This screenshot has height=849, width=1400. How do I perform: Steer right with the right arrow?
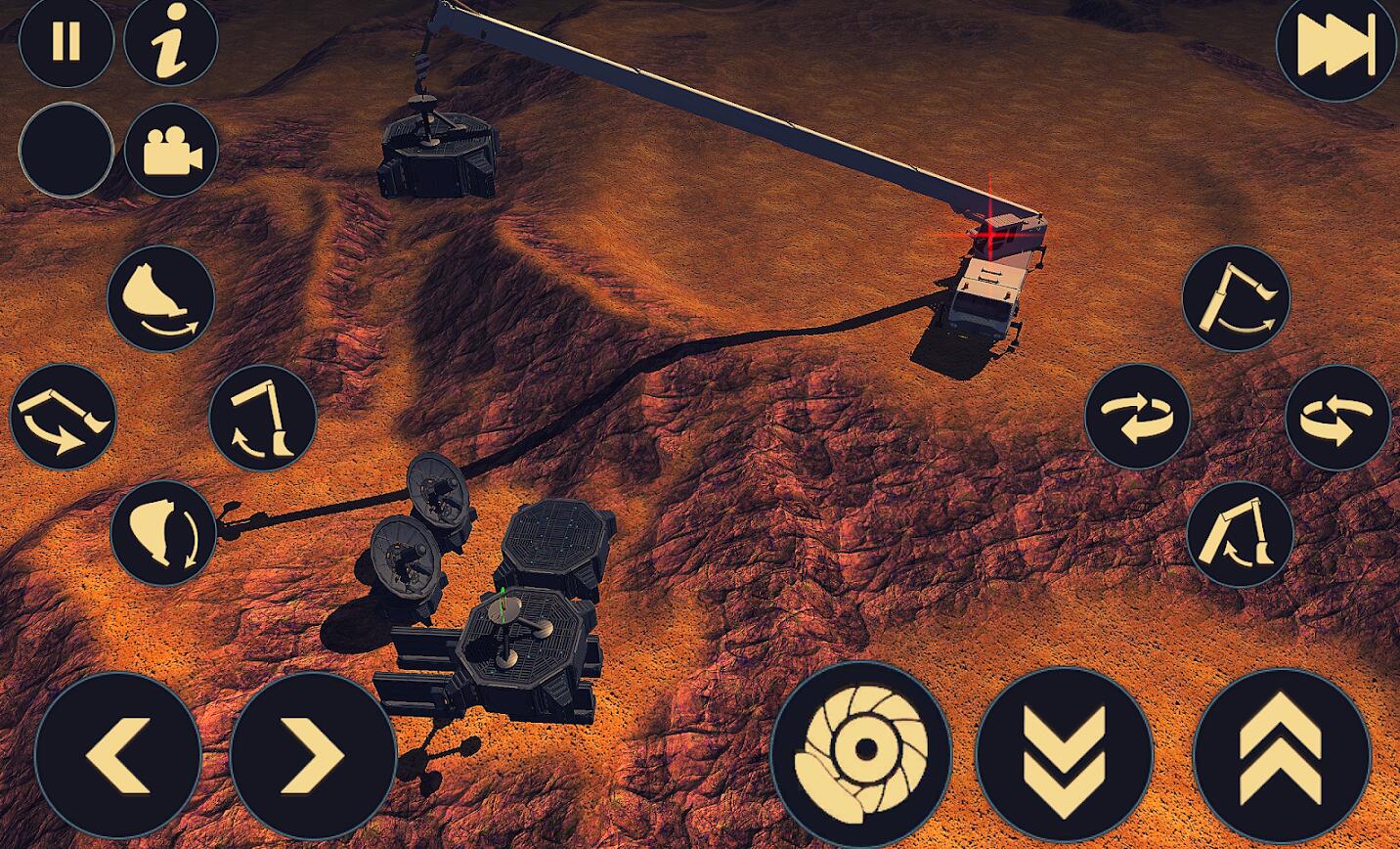tap(313, 755)
